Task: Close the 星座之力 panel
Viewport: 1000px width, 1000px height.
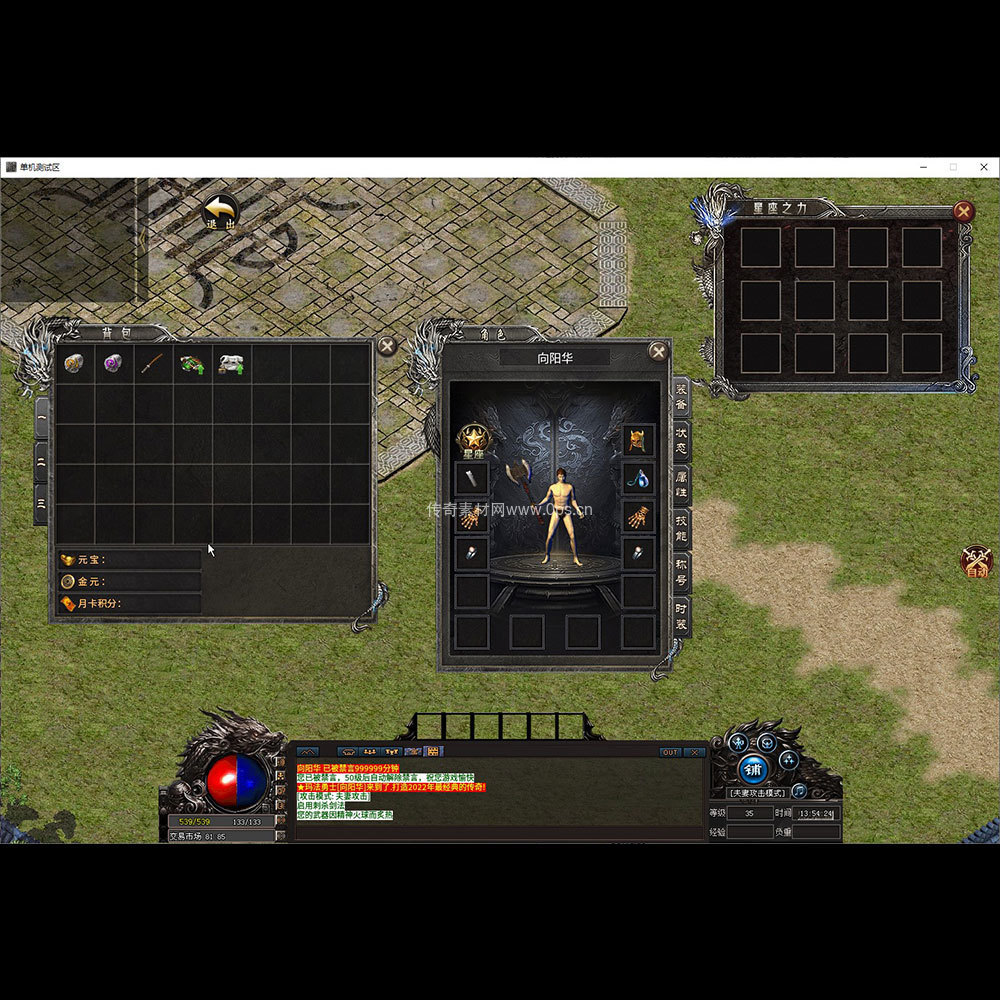Action: tap(963, 211)
